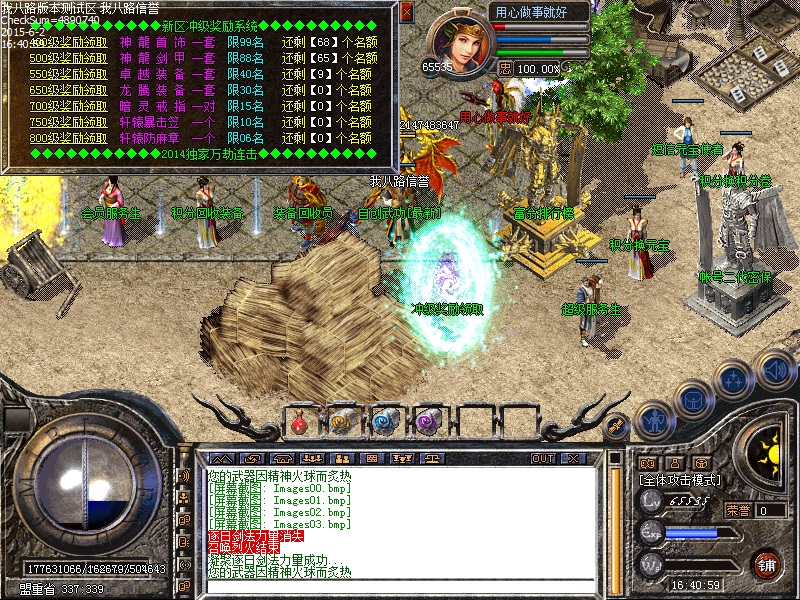Switch the 全体攻击模式 attack mode label

(x=681, y=481)
